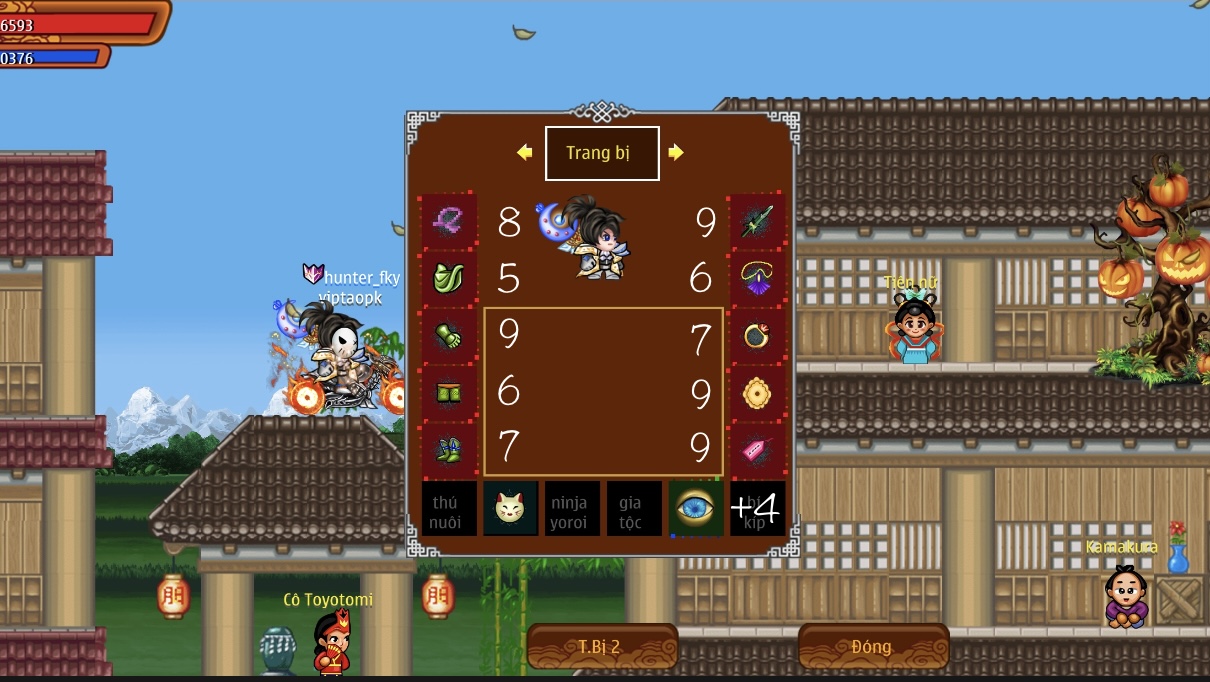Select the cat mask slot
Image resolution: width=1210 pixels, height=682 pixels.
coord(510,509)
